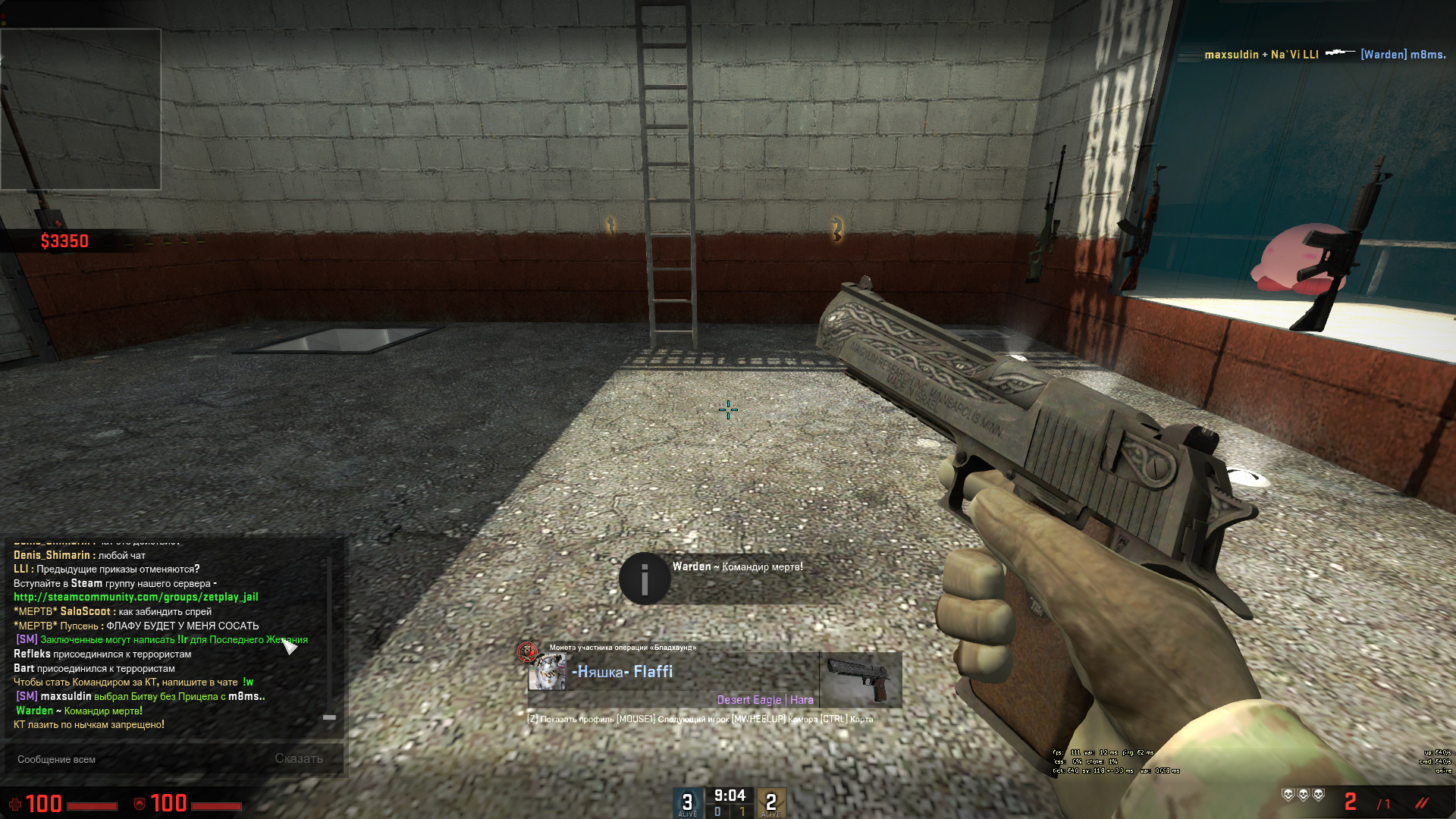Click the Operation Bloodhound coin icon

click(x=526, y=651)
